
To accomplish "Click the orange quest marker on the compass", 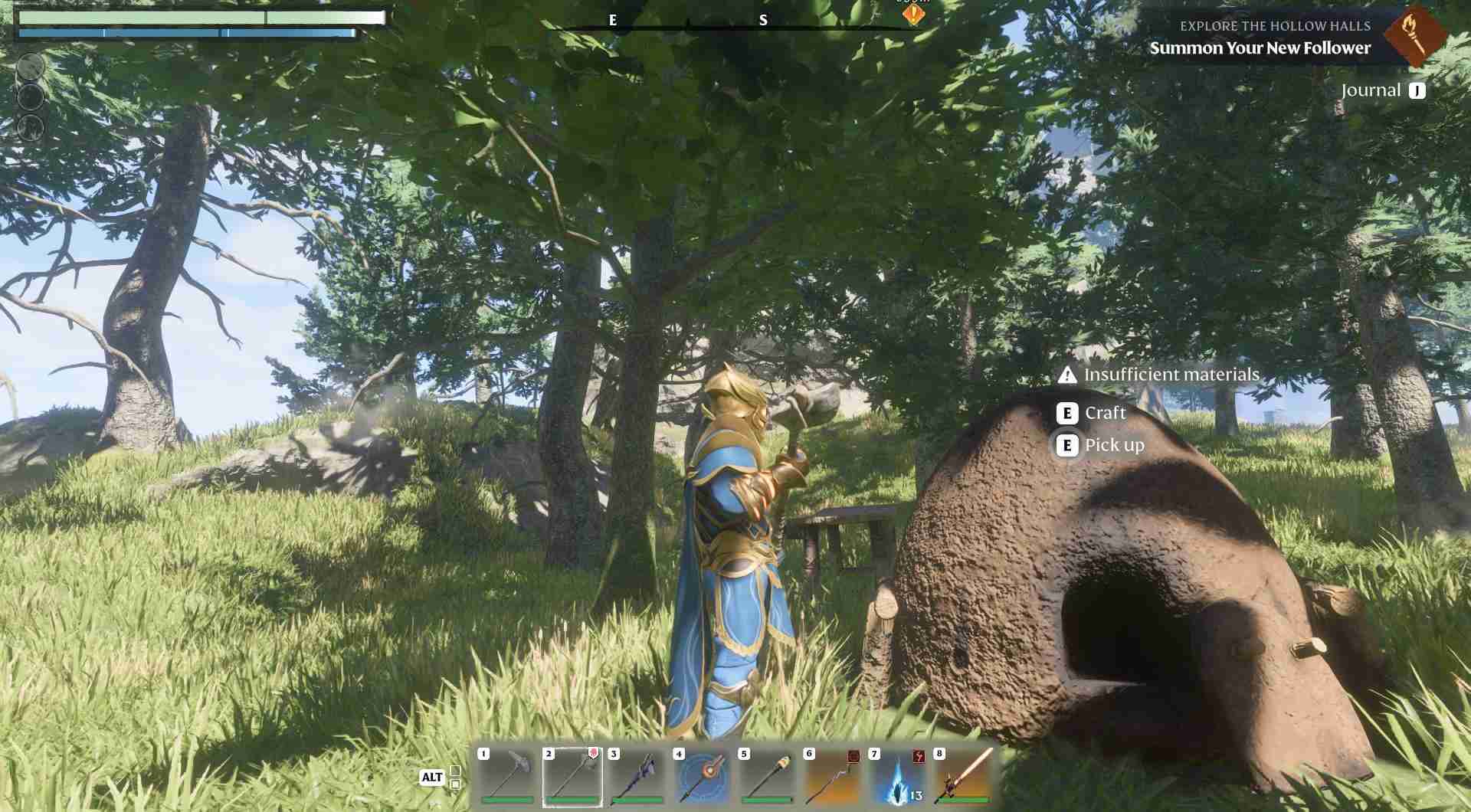I will point(912,14).
